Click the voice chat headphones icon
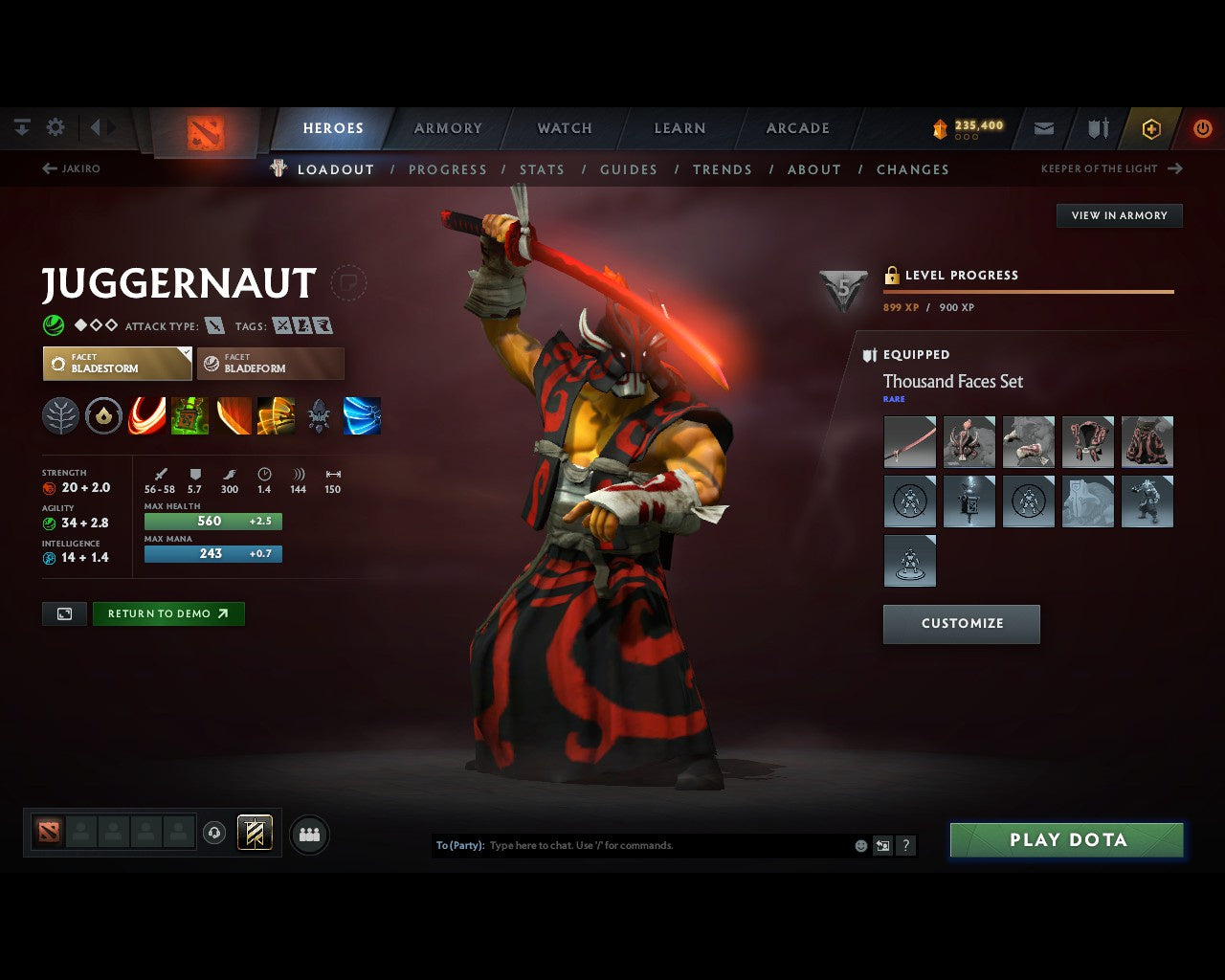This screenshot has width=1225, height=980. pyautogui.click(x=212, y=834)
